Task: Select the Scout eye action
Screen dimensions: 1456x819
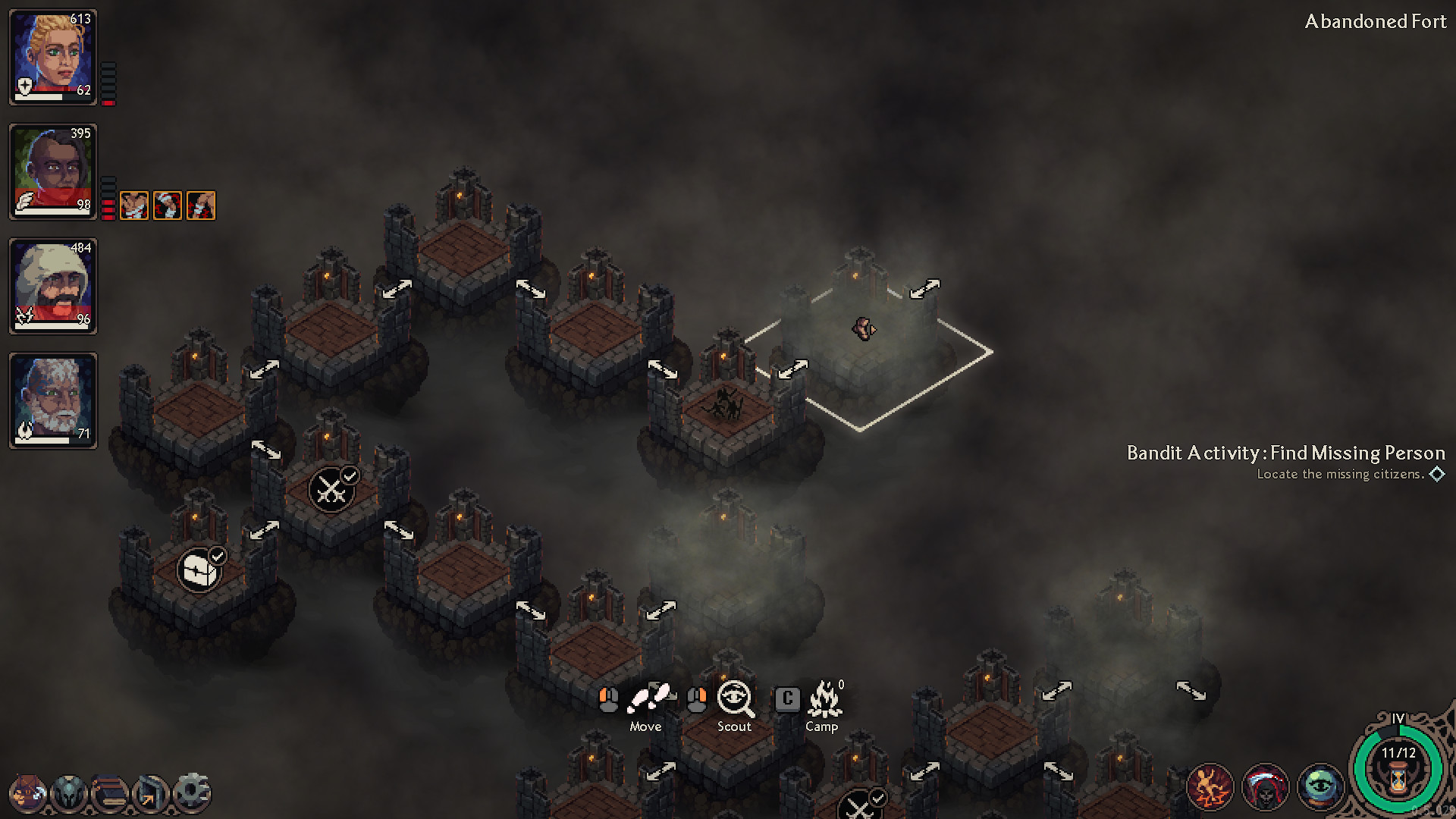Action: [733, 696]
